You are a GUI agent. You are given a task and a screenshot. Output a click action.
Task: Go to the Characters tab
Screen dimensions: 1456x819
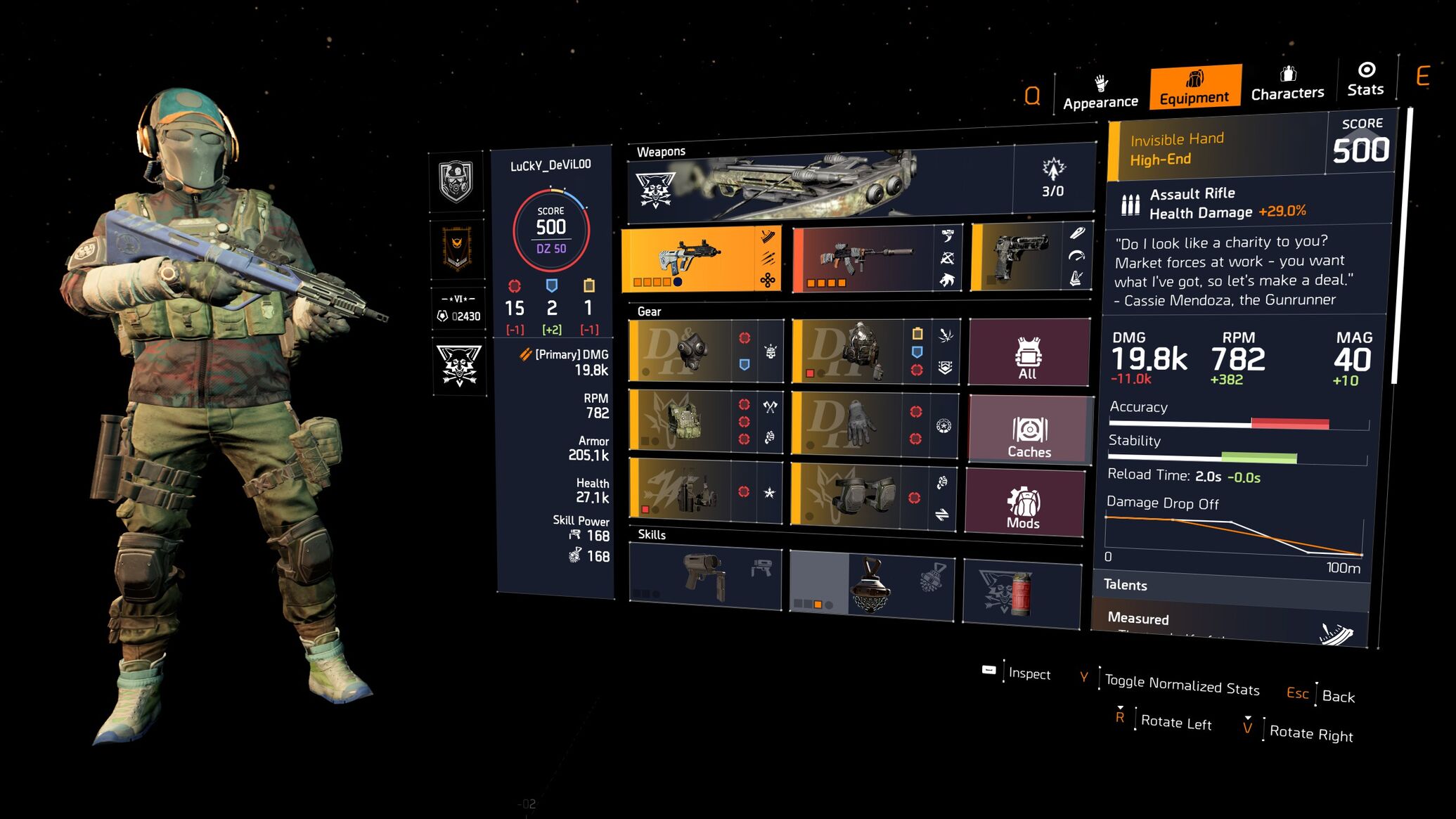point(1287,84)
